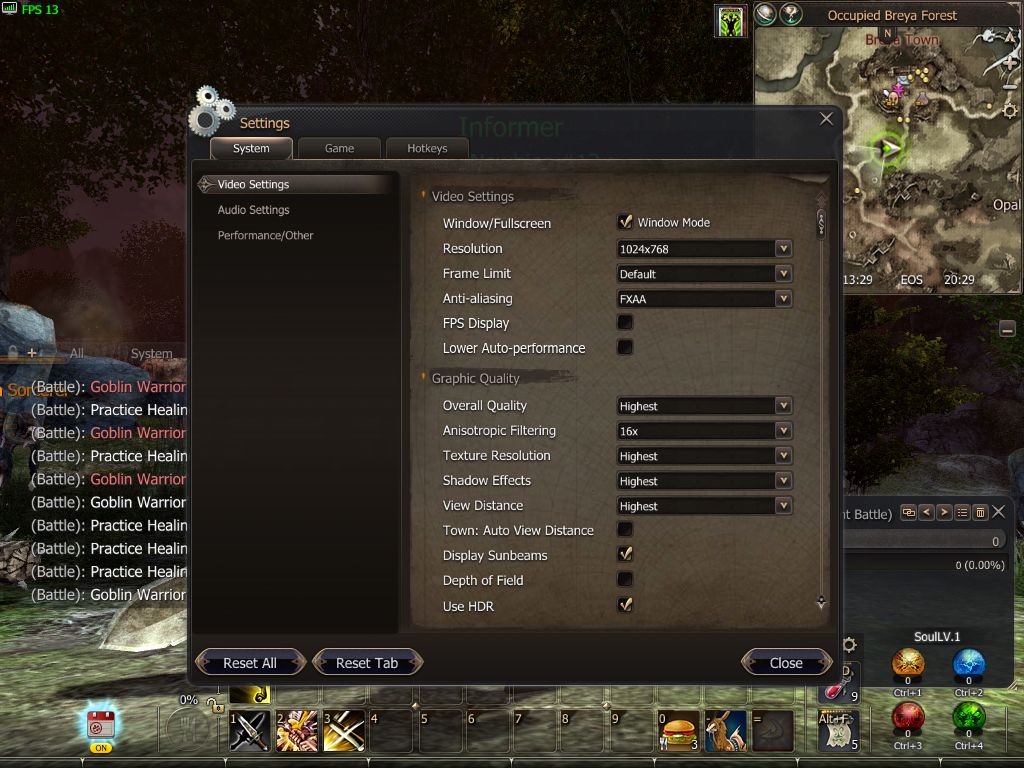Enable the Depth of Field checkbox

(x=625, y=579)
